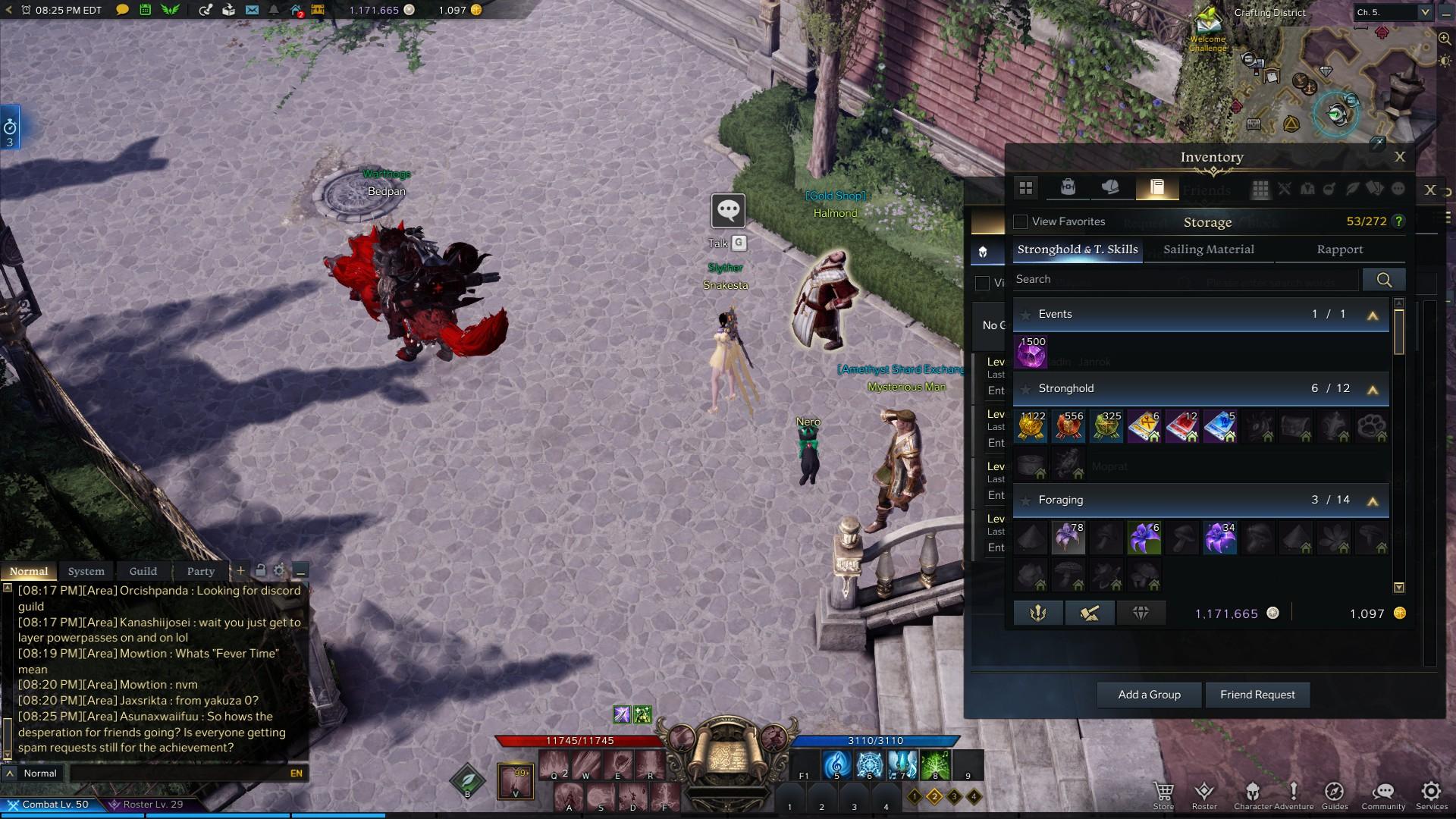Select the Party chat tab
Viewport: 1456px width, 819px height.
pyautogui.click(x=200, y=571)
